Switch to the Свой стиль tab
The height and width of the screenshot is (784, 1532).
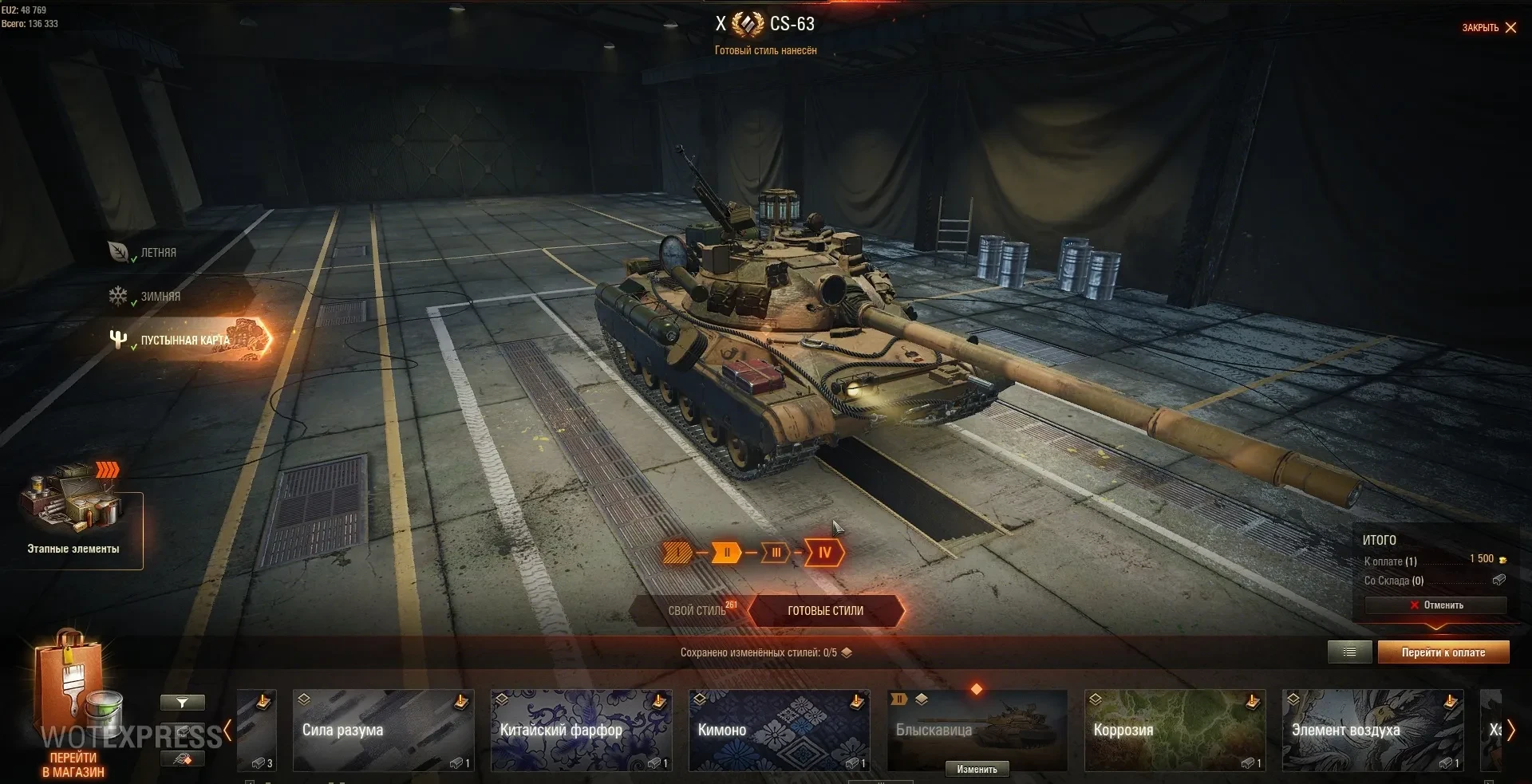point(697,611)
